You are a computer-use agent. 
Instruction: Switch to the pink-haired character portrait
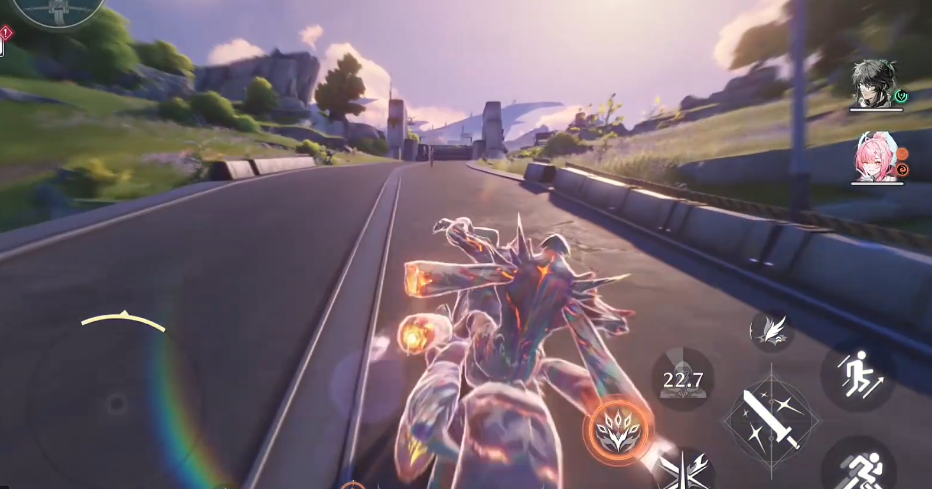click(x=872, y=158)
